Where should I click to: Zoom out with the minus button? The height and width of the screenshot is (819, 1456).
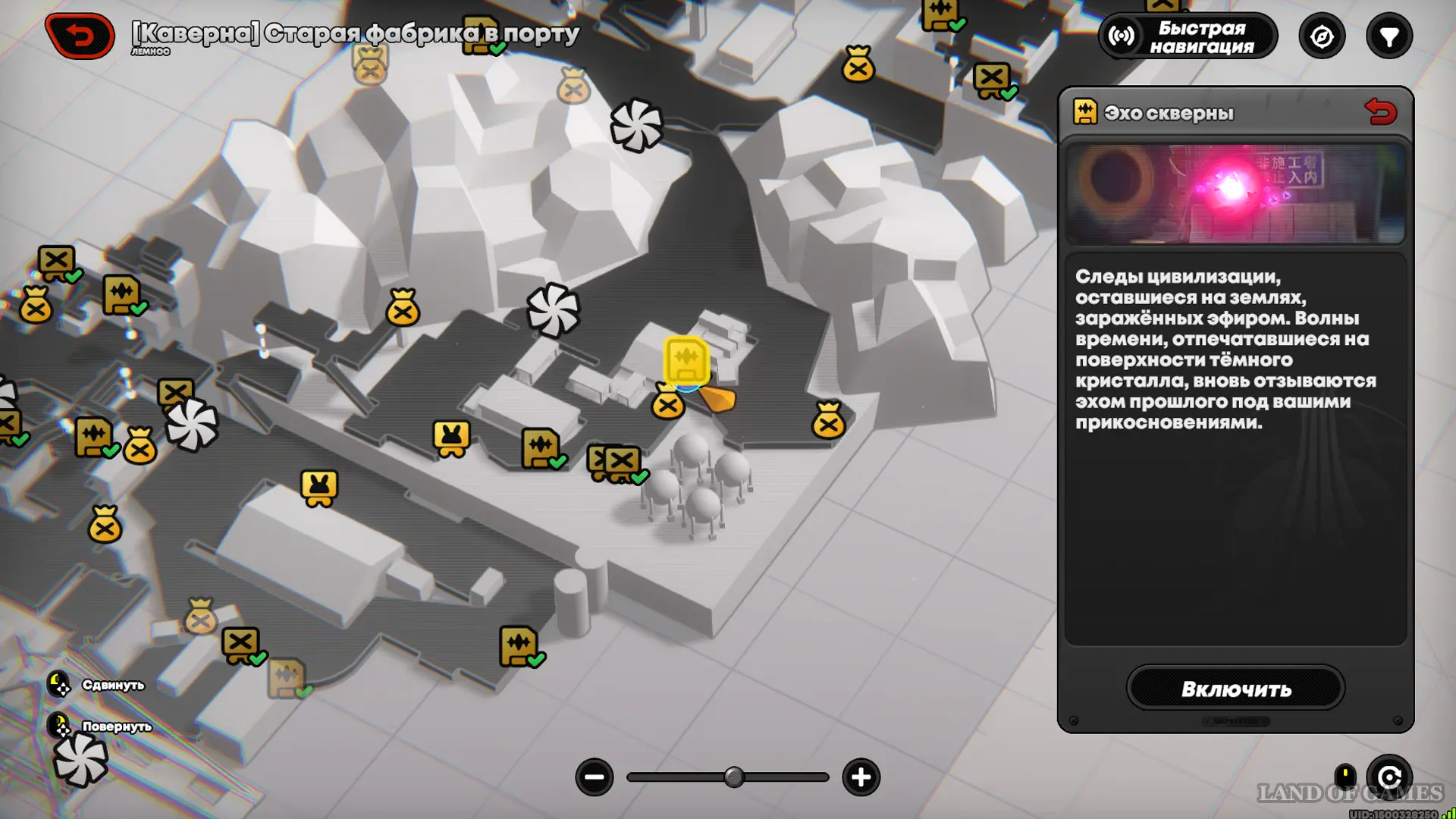click(x=595, y=777)
